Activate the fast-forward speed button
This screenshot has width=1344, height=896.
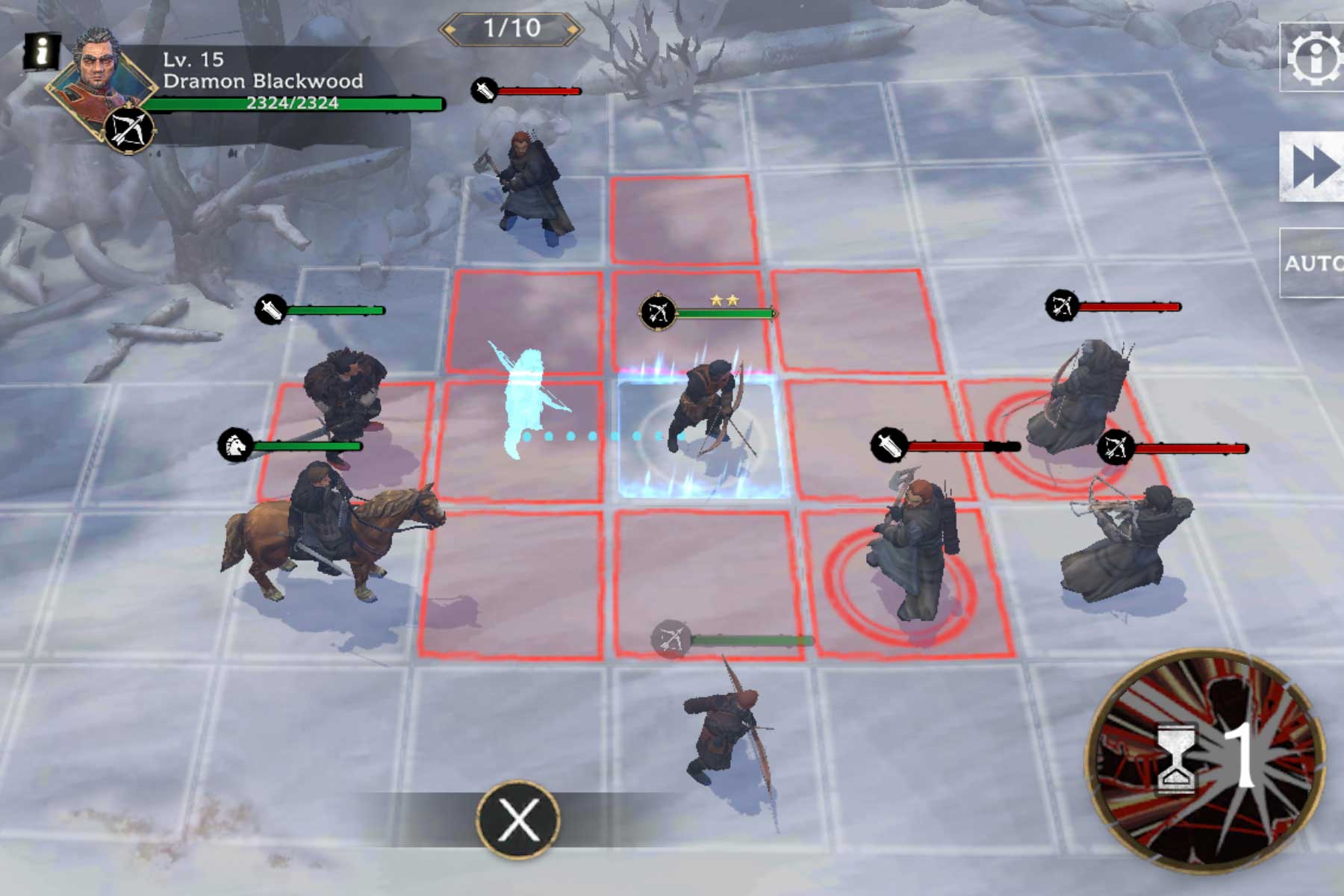(x=1313, y=167)
